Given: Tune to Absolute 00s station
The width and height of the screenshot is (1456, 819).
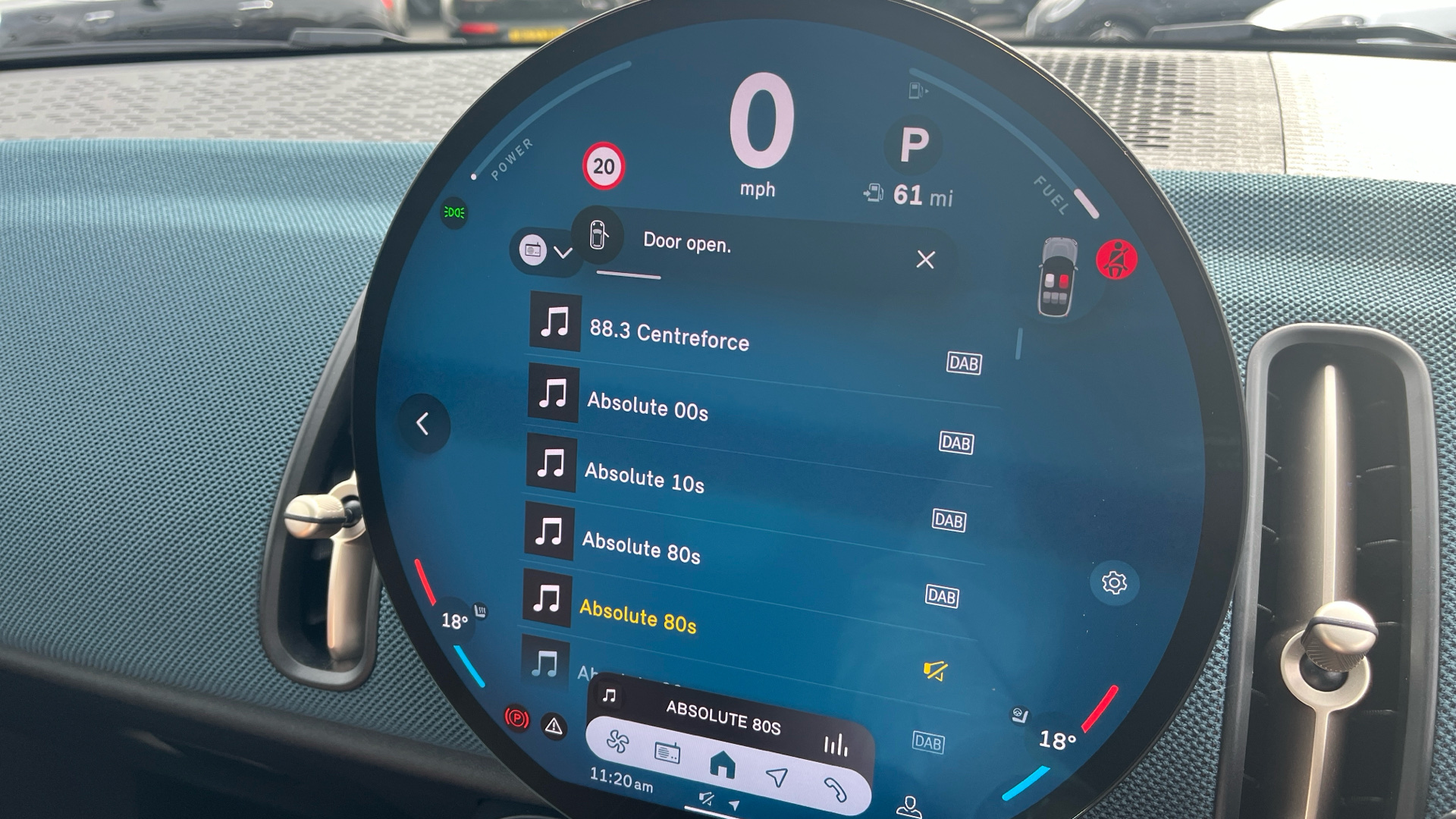Looking at the screenshot, I should click(x=648, y=407).
